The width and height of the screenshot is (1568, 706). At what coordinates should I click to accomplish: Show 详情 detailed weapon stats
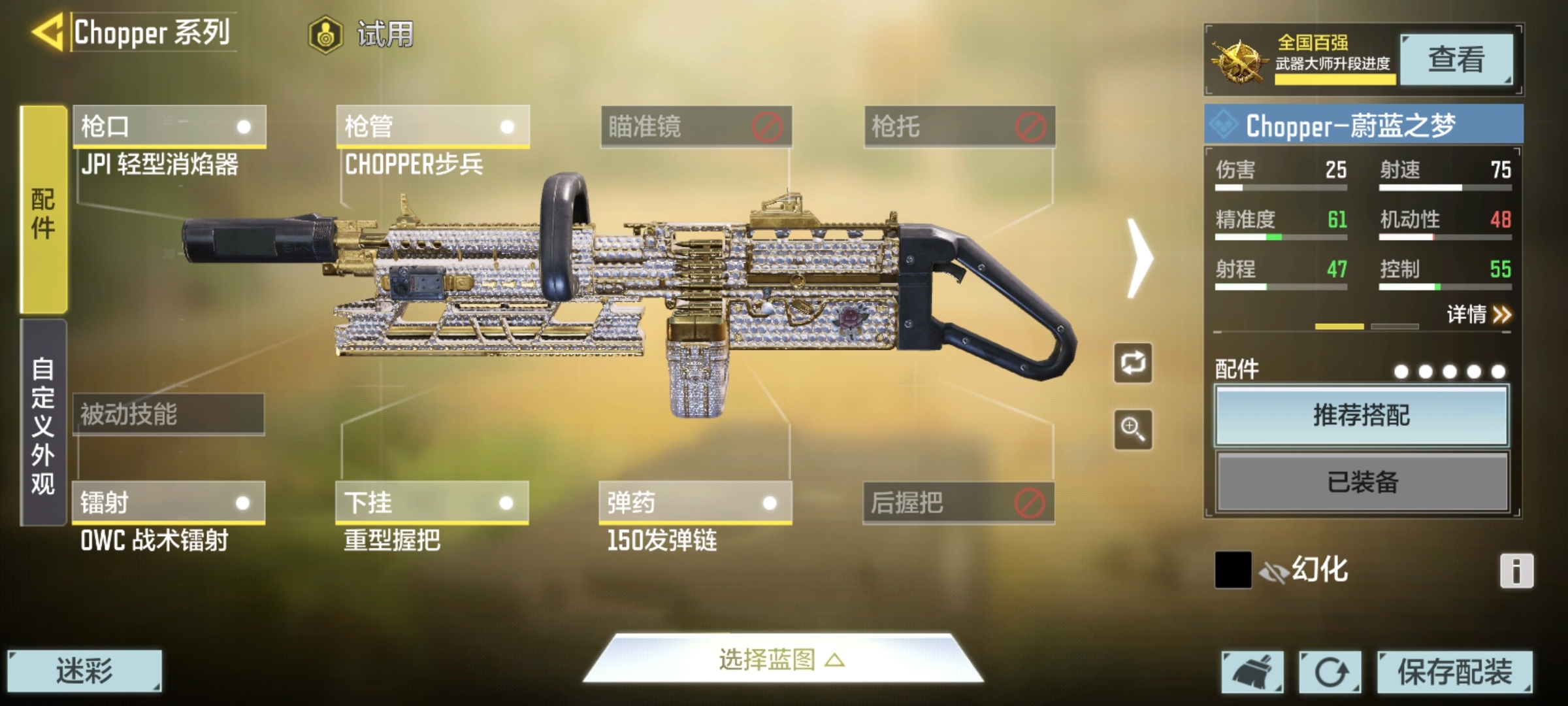pos(1478,315)
